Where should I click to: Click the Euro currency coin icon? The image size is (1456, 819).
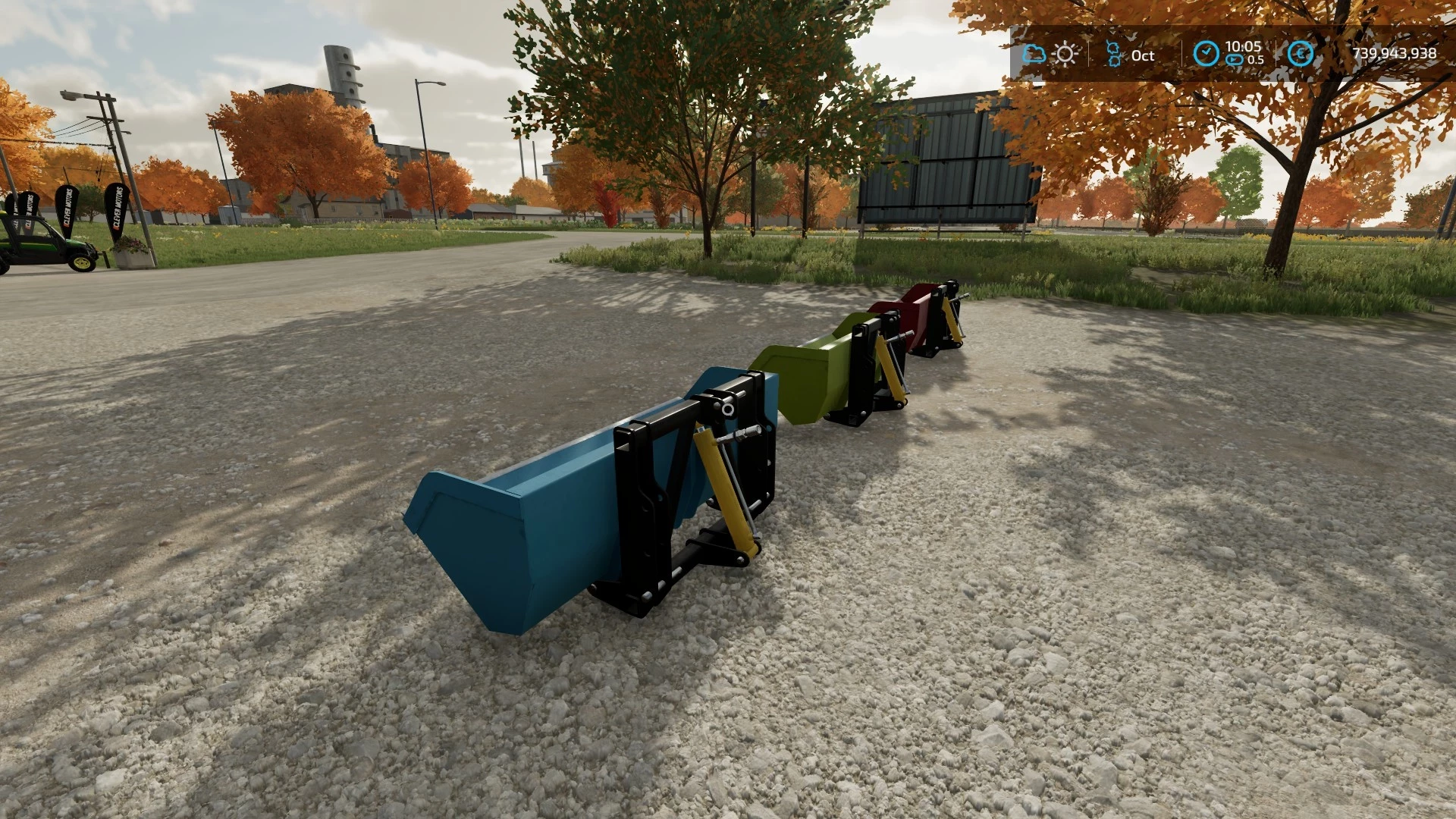(x=1300, y=54)
